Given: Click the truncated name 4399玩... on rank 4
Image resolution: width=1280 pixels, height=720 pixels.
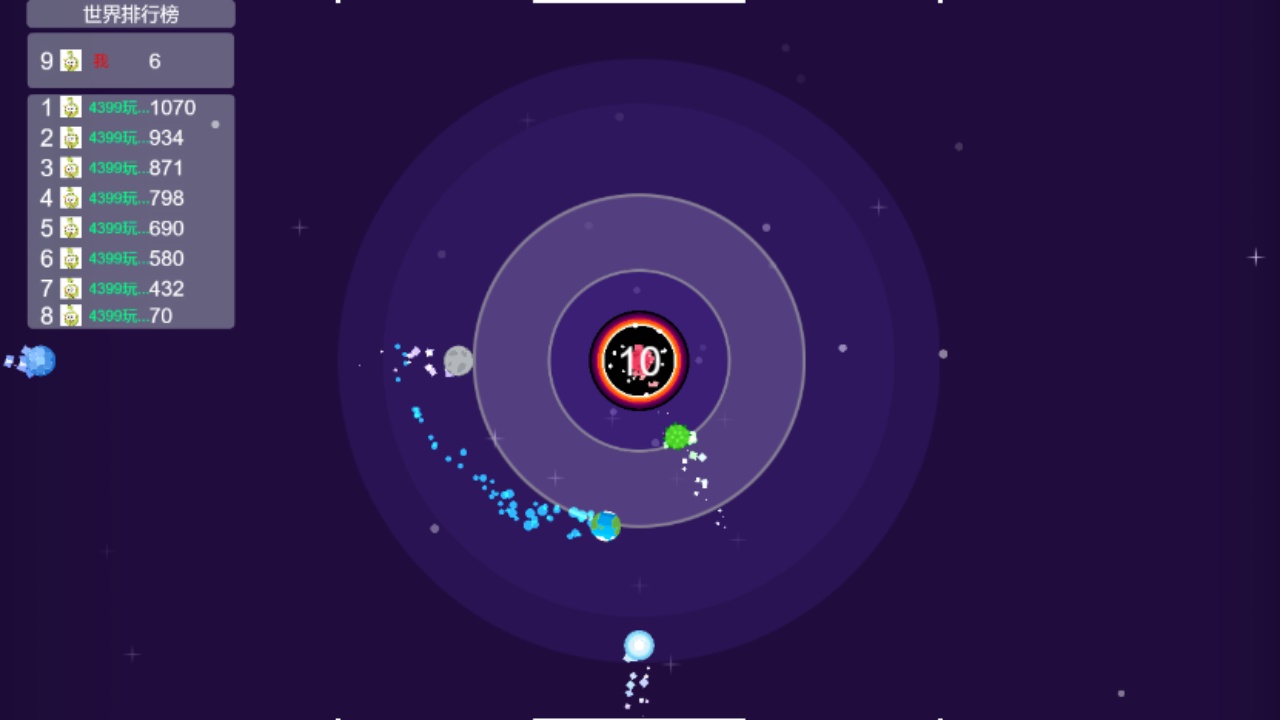Looking at the screenshot, I should click(x=113, y=198).
